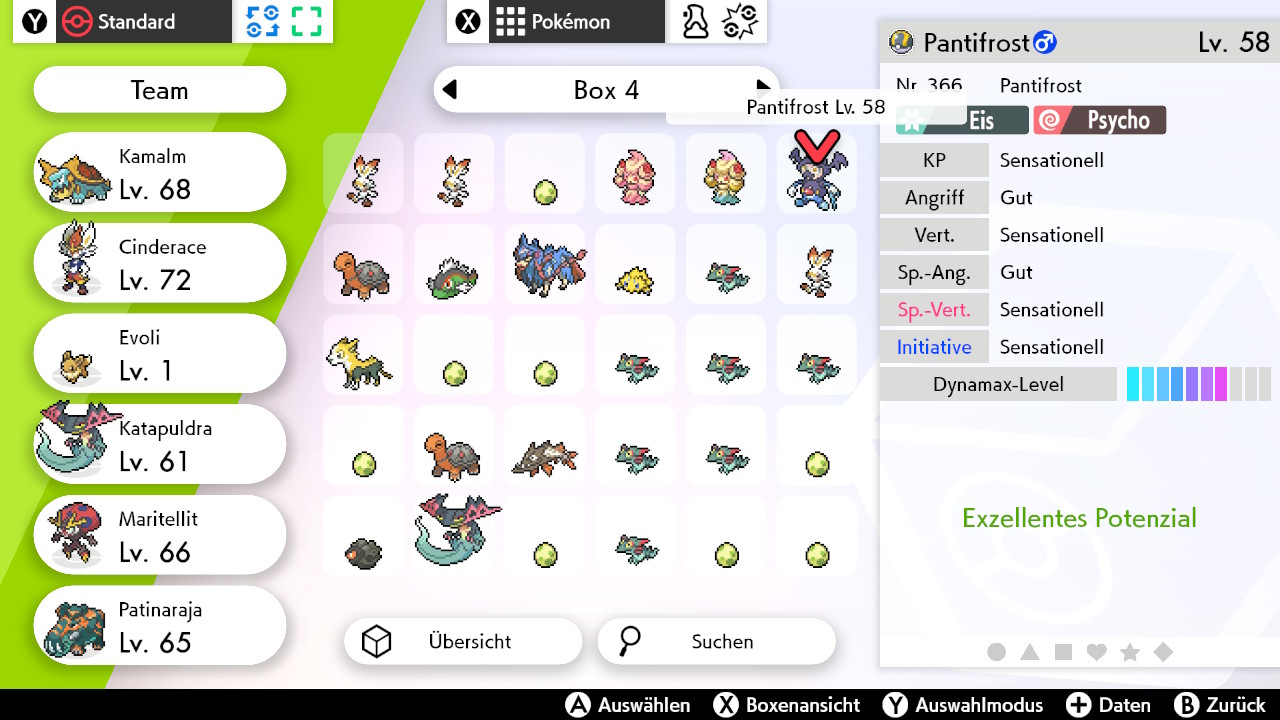
Task: Click the Team header button
Action: click(160, 91)
